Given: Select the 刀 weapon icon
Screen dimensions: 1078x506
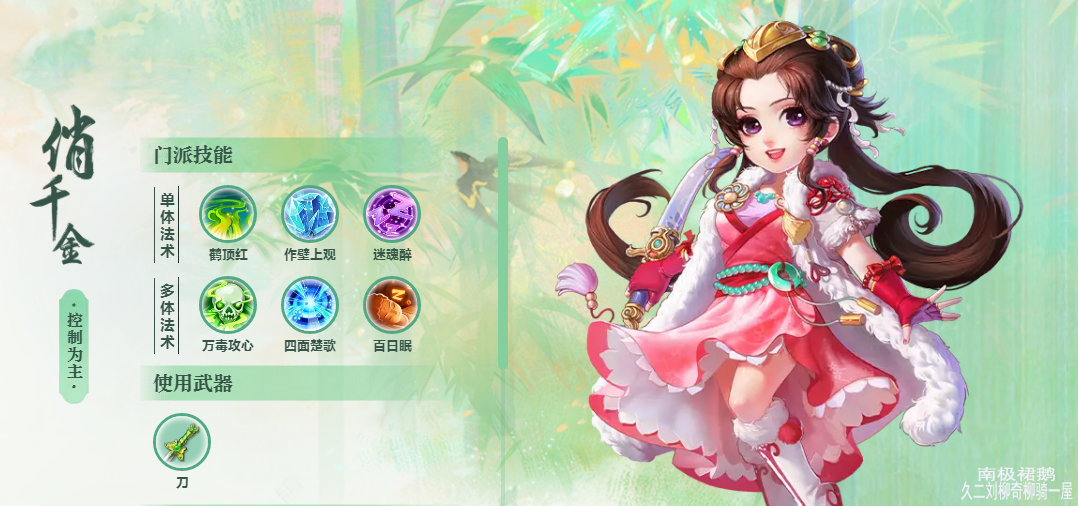Looking at the screenshot, I should [182, 442].
